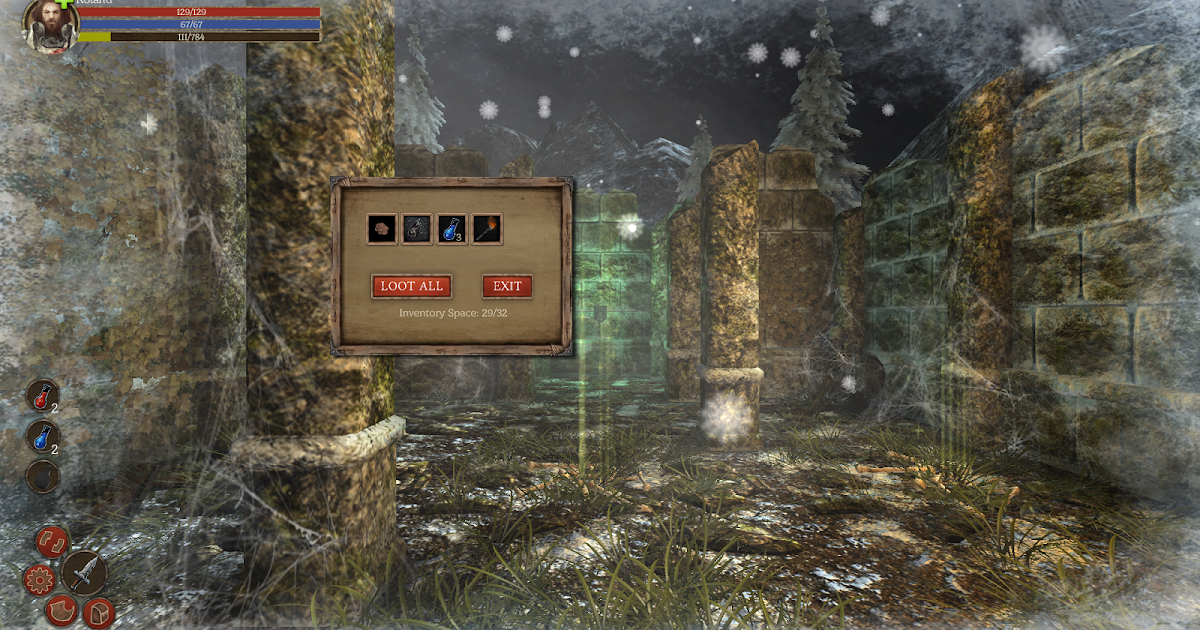Loot all items from the container
Image resolution: width=1200 pixels, height=630 pixels.
412,286
